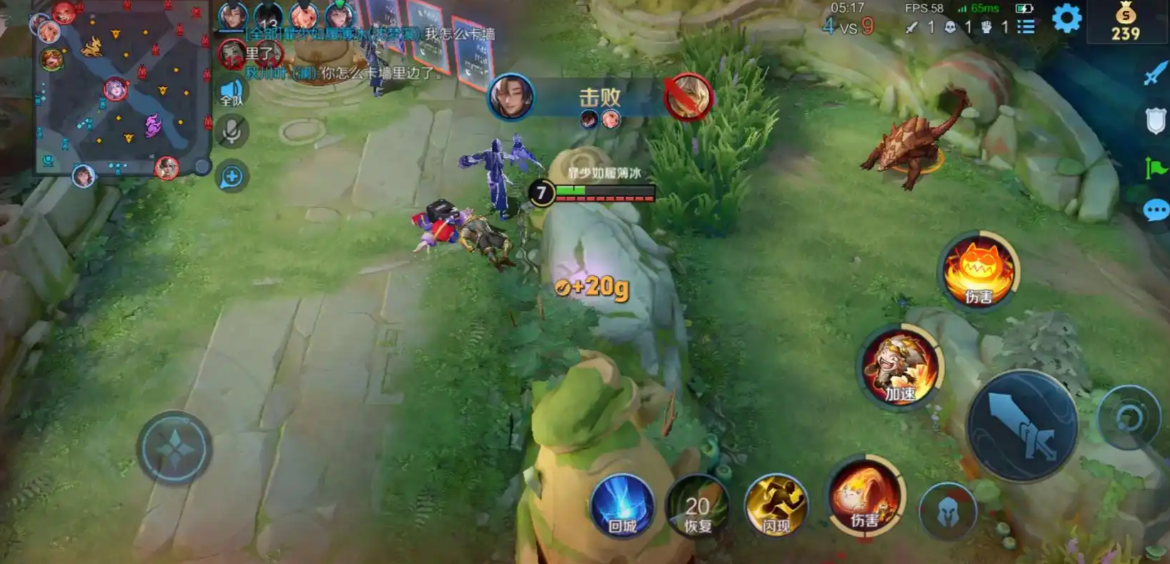Send the blue sword attack signal
This screenshot has width=1170, height=564.
click(1155, 73)
